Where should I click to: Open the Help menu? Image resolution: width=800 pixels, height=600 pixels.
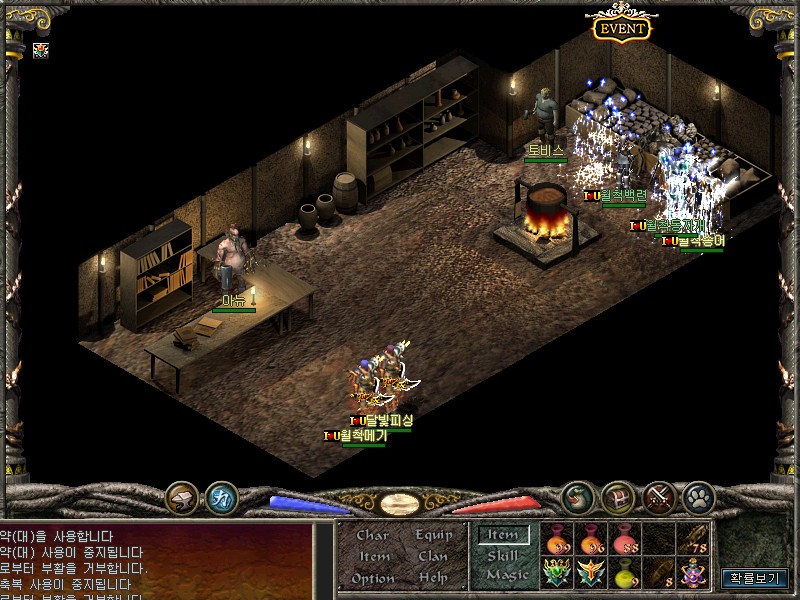[x=433, y=578]
